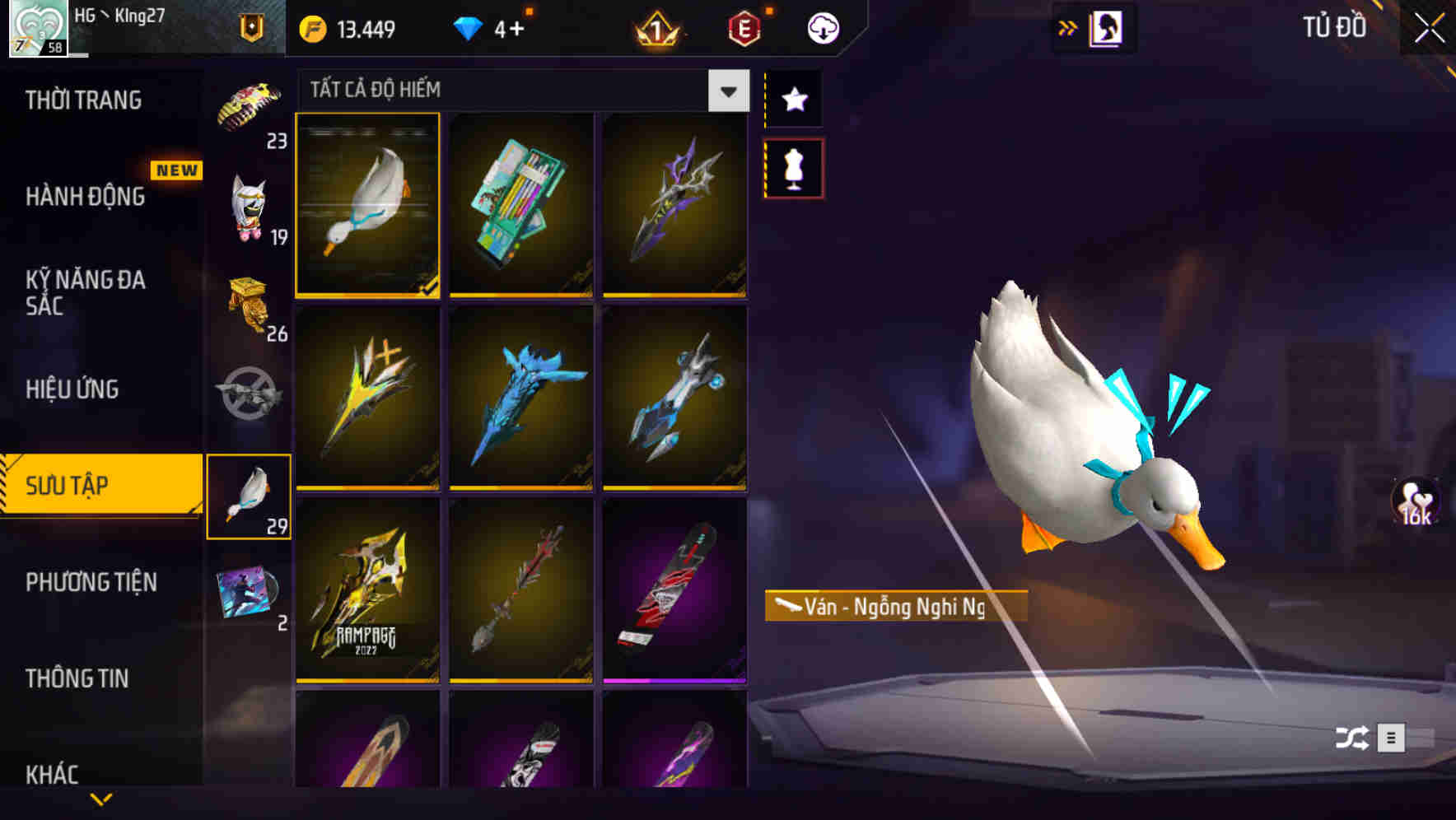Viewport: 1456px width, 820px height.
Task: Open the cloud download icon in top bar
Action: (x=824, y=26)
